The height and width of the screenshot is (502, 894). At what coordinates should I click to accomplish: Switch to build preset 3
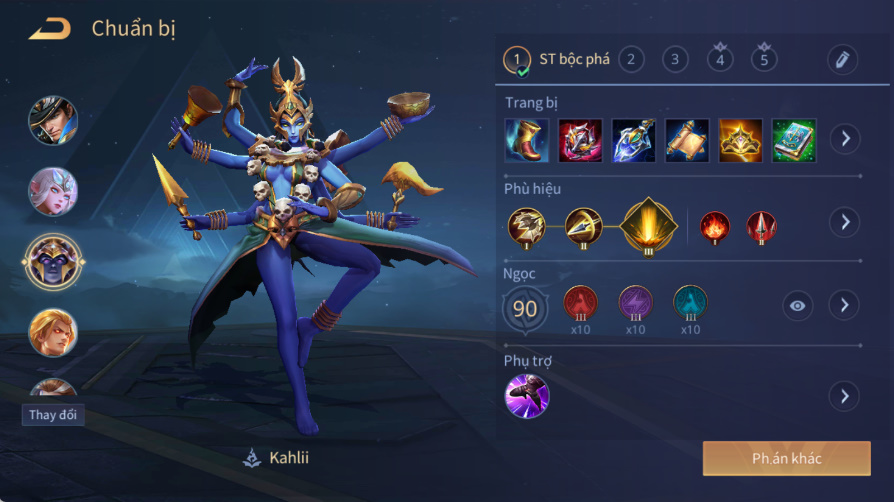(675, 59)
